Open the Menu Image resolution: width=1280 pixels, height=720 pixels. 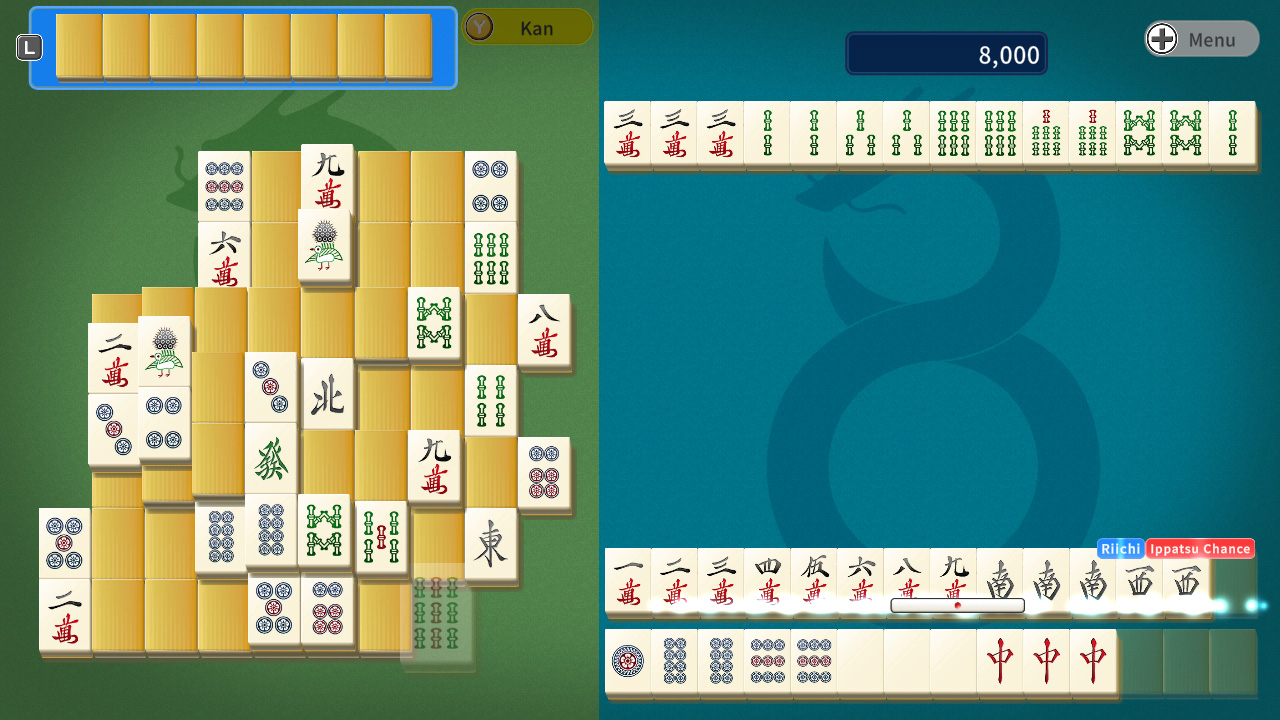point(1200,39)
